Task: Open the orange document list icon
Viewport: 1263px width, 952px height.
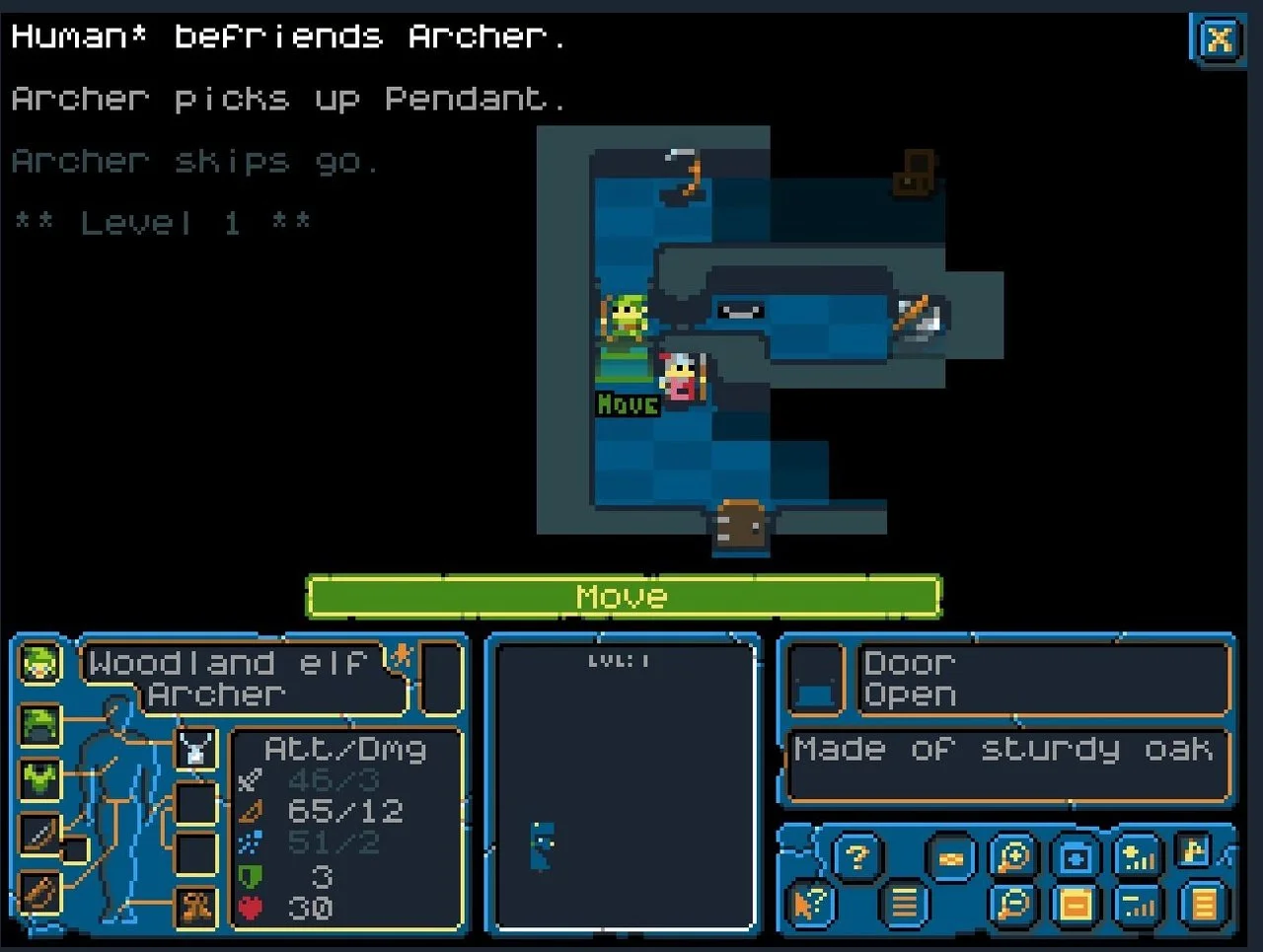Action: coord(1200,902)
